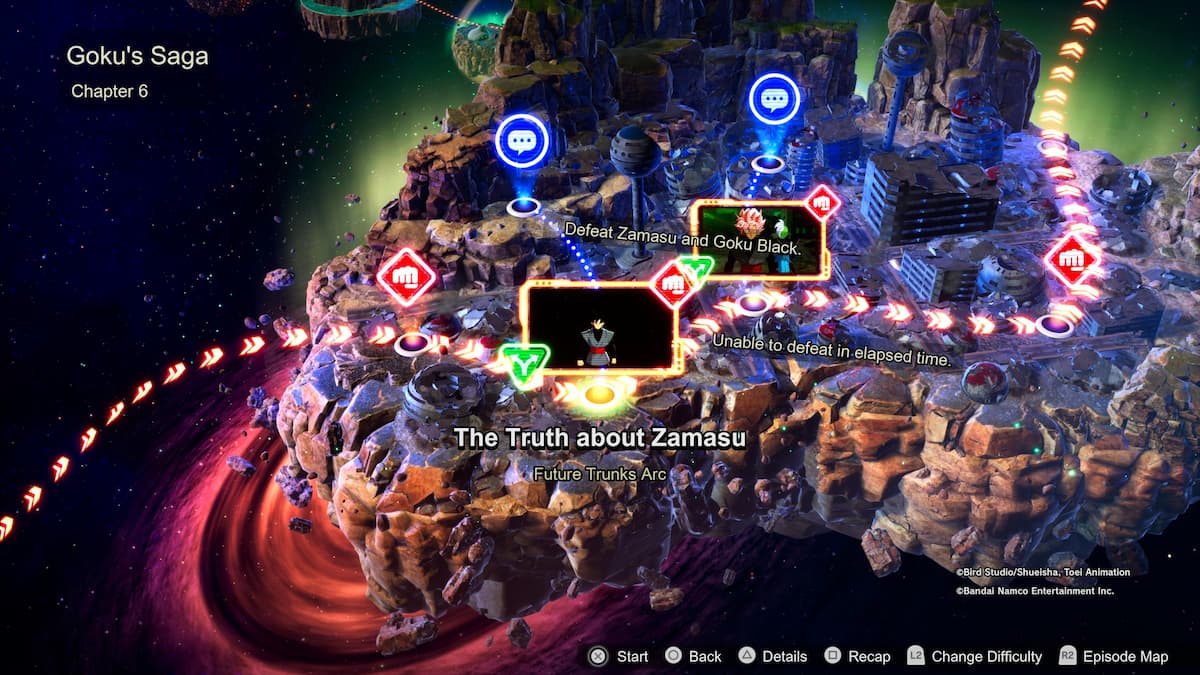Choose the speech bubble marker above the rocky cliff
The height and width of the screenshot is (675, 1200).
522,141
